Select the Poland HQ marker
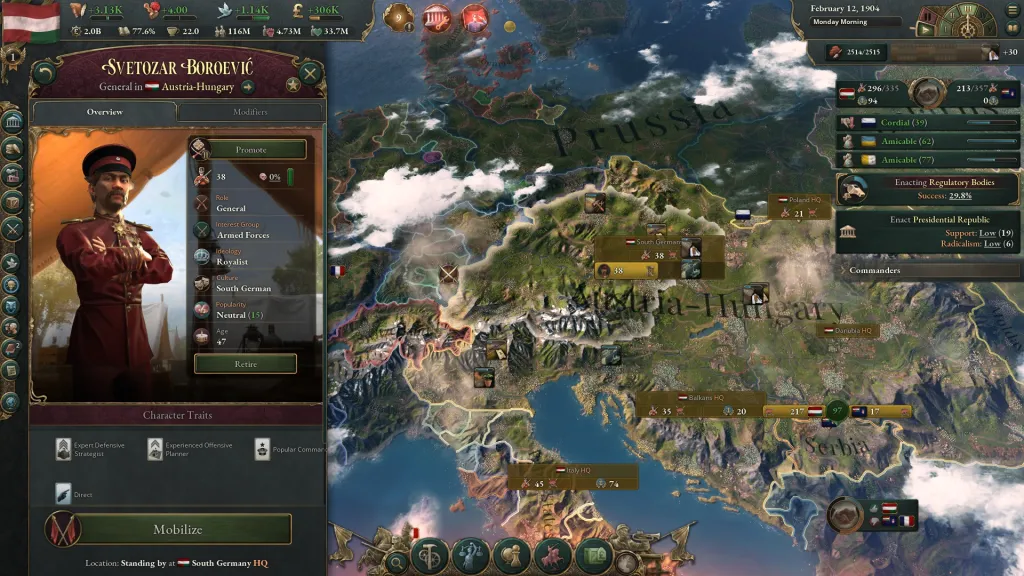Screen dimensions: 1024x576 [x=800, y=200]
